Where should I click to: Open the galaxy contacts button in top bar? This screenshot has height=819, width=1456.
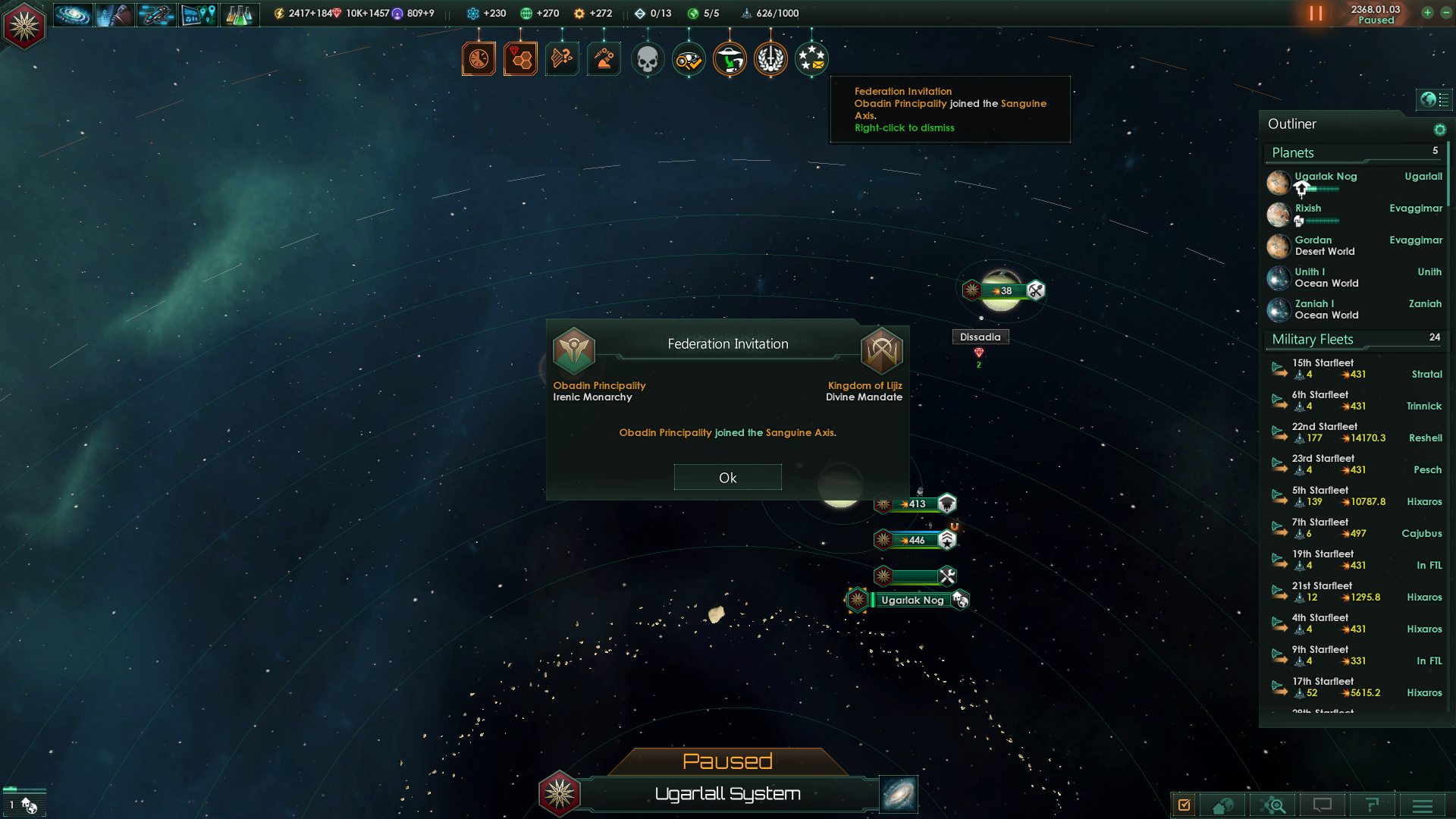[73, 14]
